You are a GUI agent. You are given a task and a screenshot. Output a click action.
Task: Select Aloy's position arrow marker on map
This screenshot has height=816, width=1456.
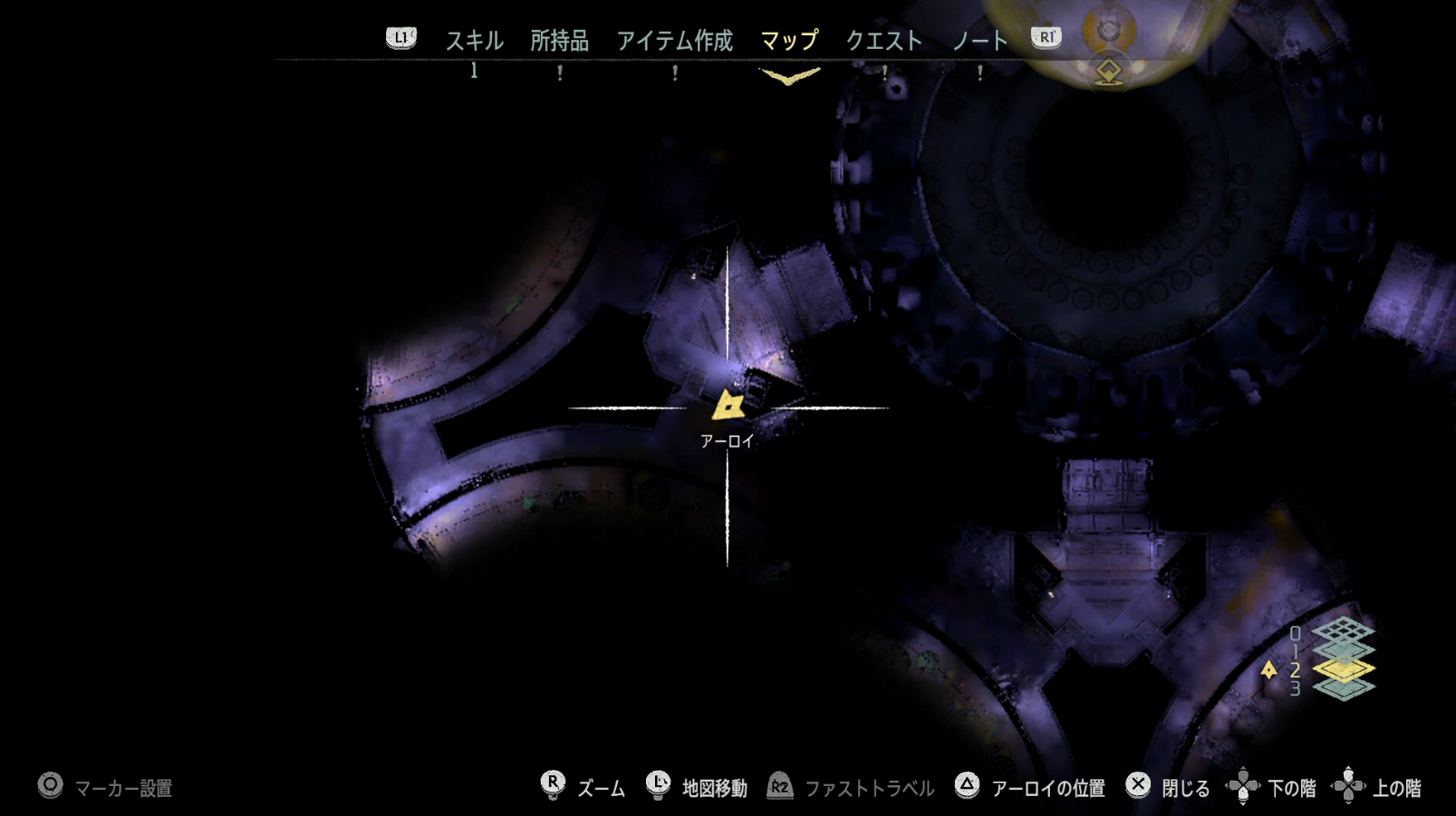pyautogui.click(x=728, y=408)
